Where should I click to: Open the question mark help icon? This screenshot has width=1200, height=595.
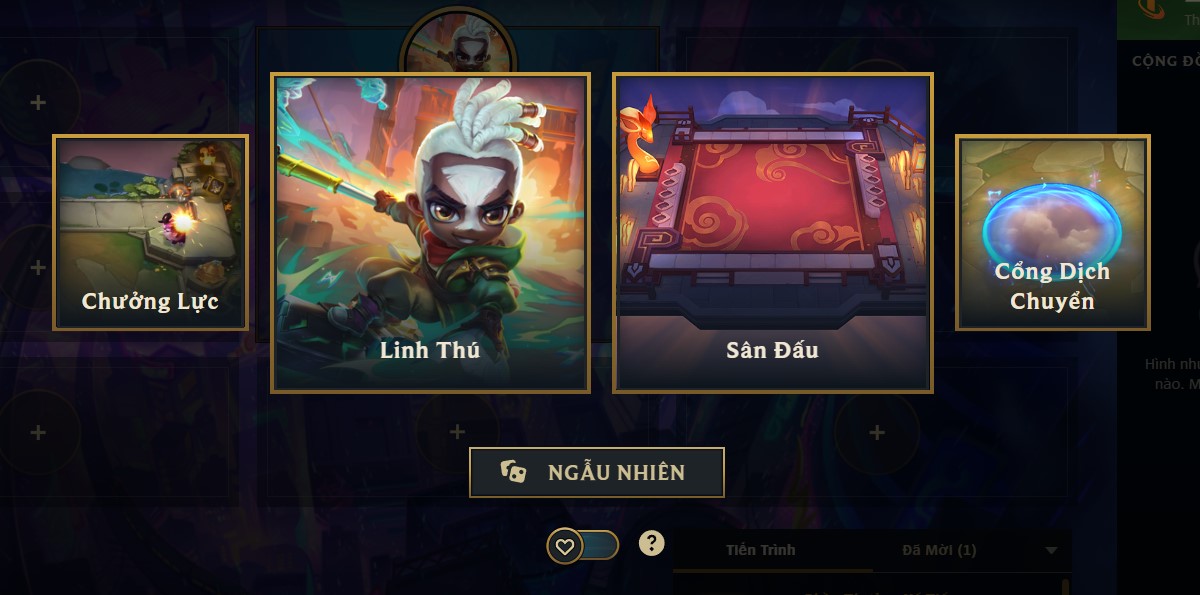pos(652,543)
